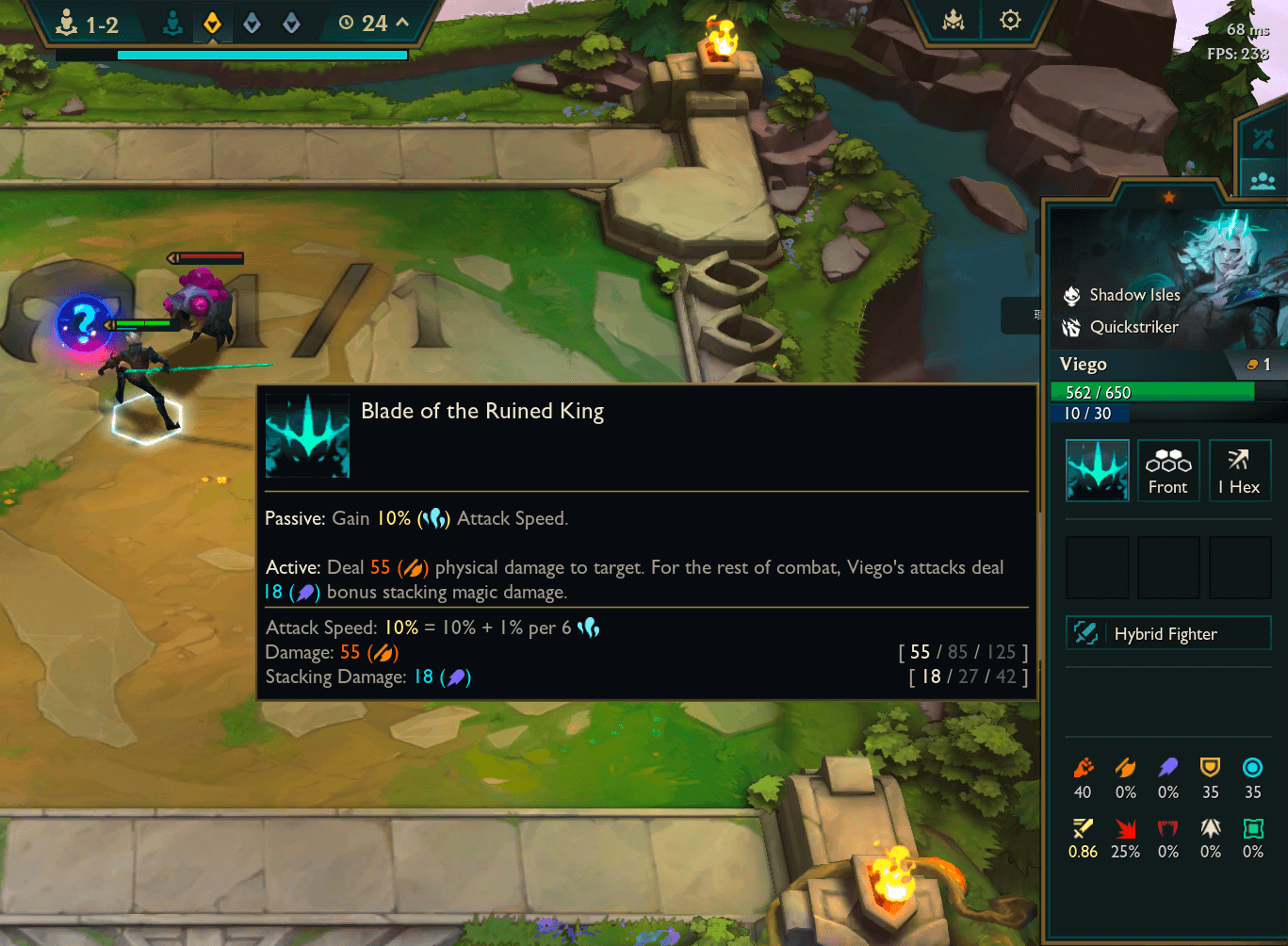The height and width of the screenshot is (946, 1288).
Task: Select the Blade of the Ruined King item icon
Action: click(1097, 470)
